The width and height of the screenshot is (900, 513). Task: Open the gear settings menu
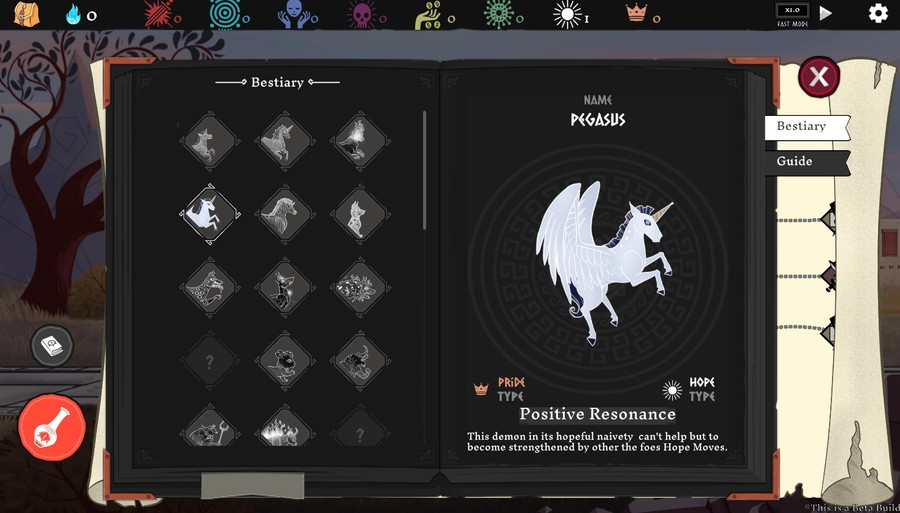tap(878, 13)
